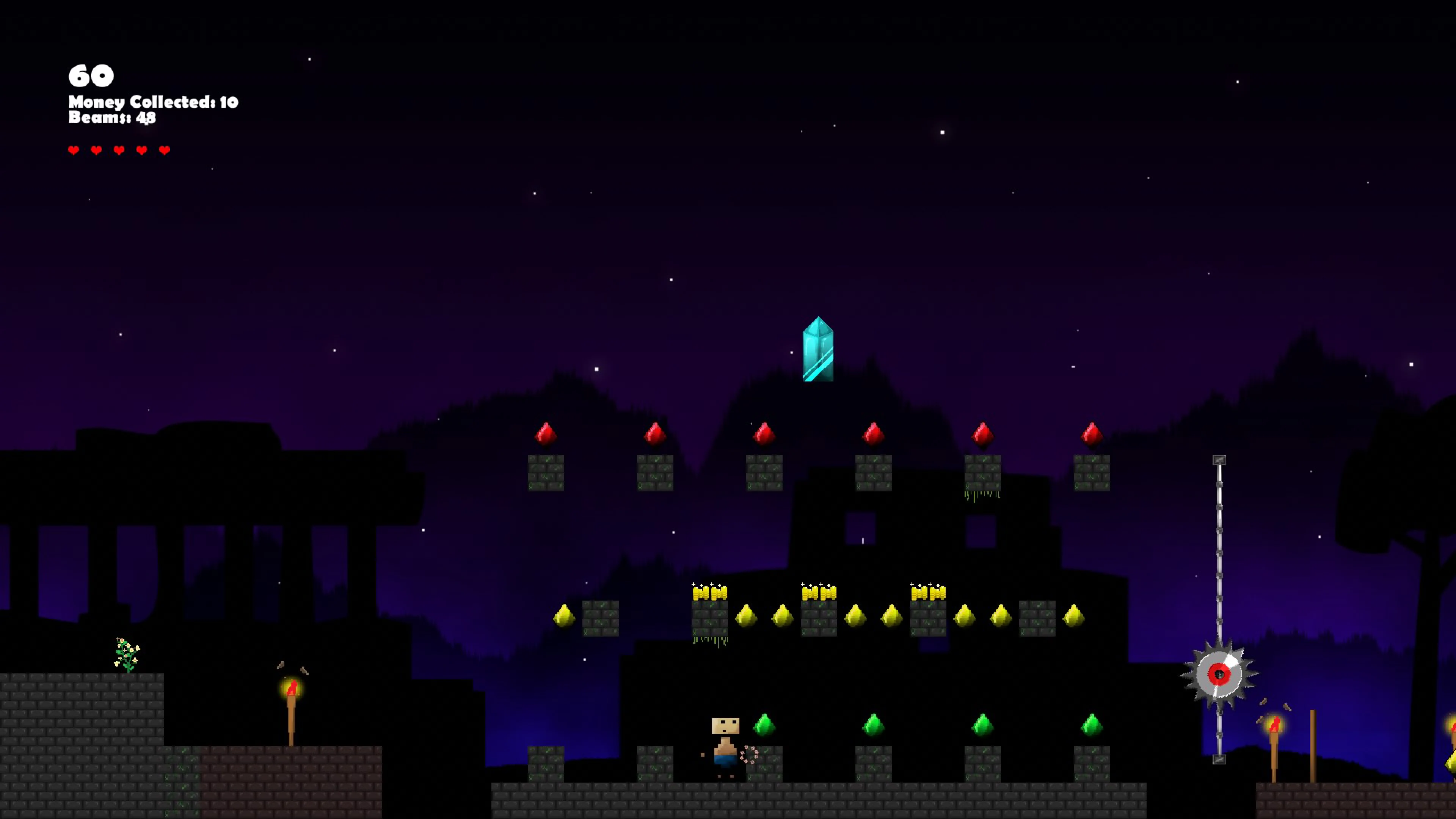Click the red gem above the rightmost platform
The width and height of the screenshot is (1456, 819).
tap(1091, 433)
